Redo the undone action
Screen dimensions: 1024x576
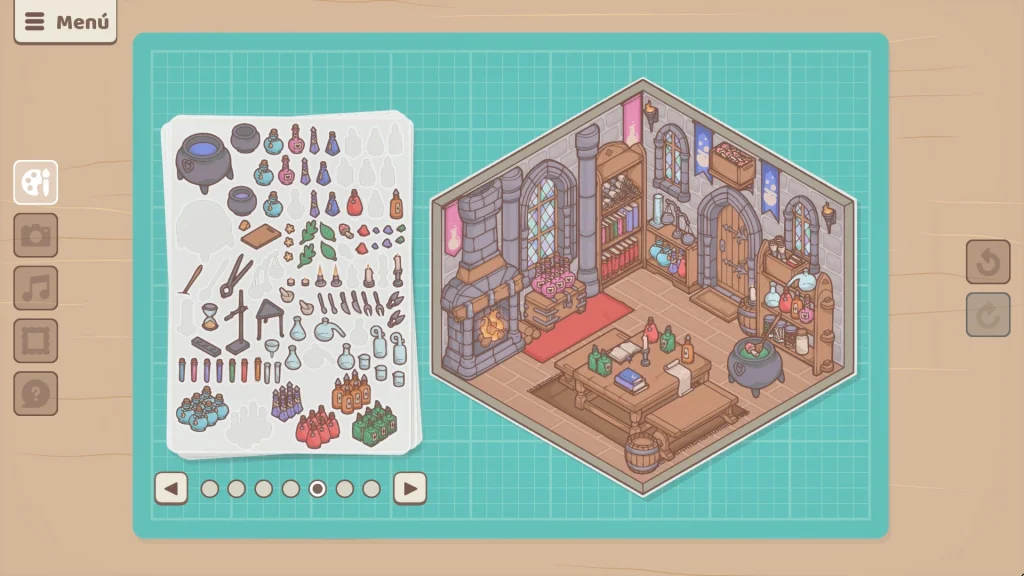click(987, 315)
